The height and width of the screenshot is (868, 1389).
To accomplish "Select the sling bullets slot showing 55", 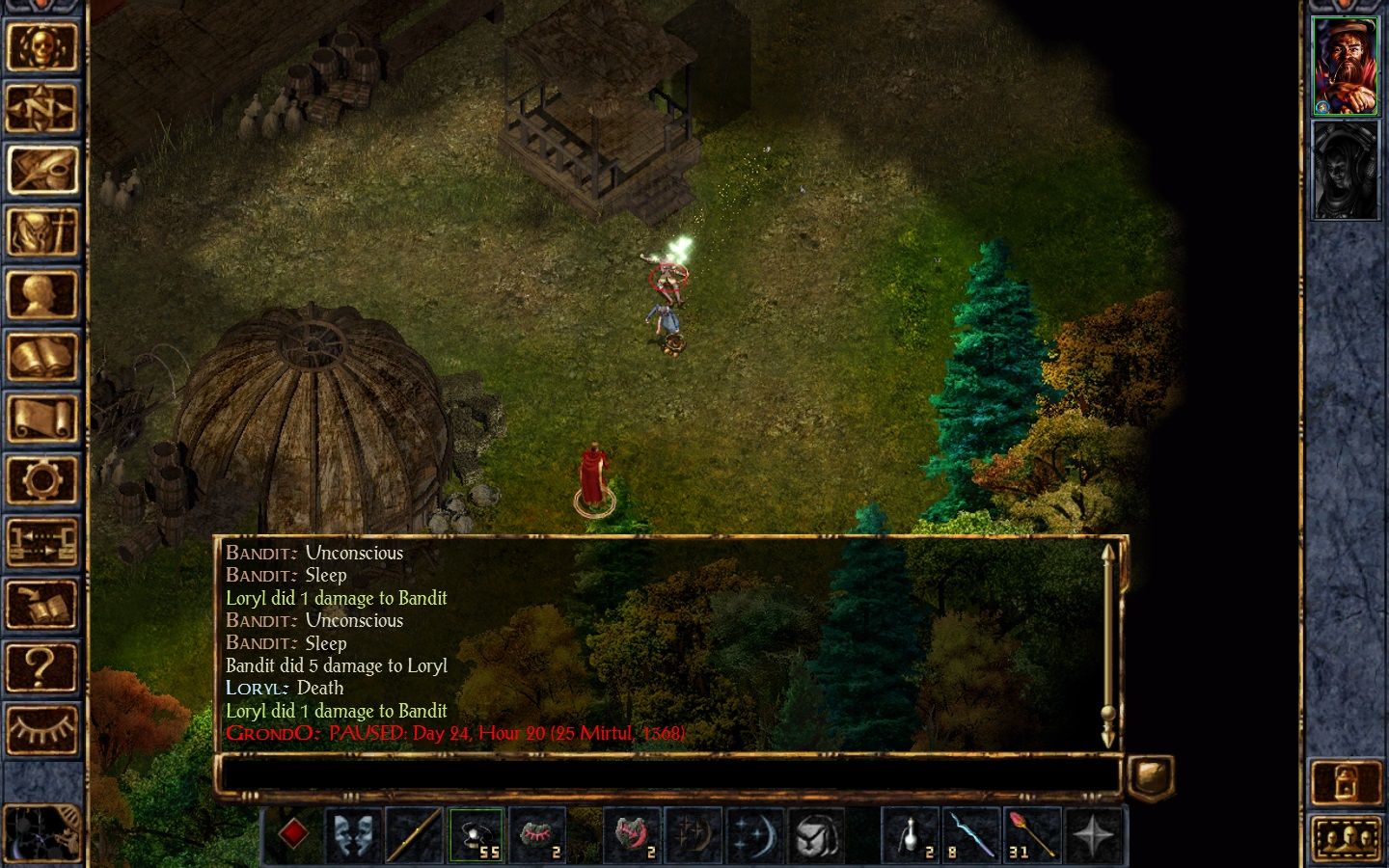I will click(476, 834).
